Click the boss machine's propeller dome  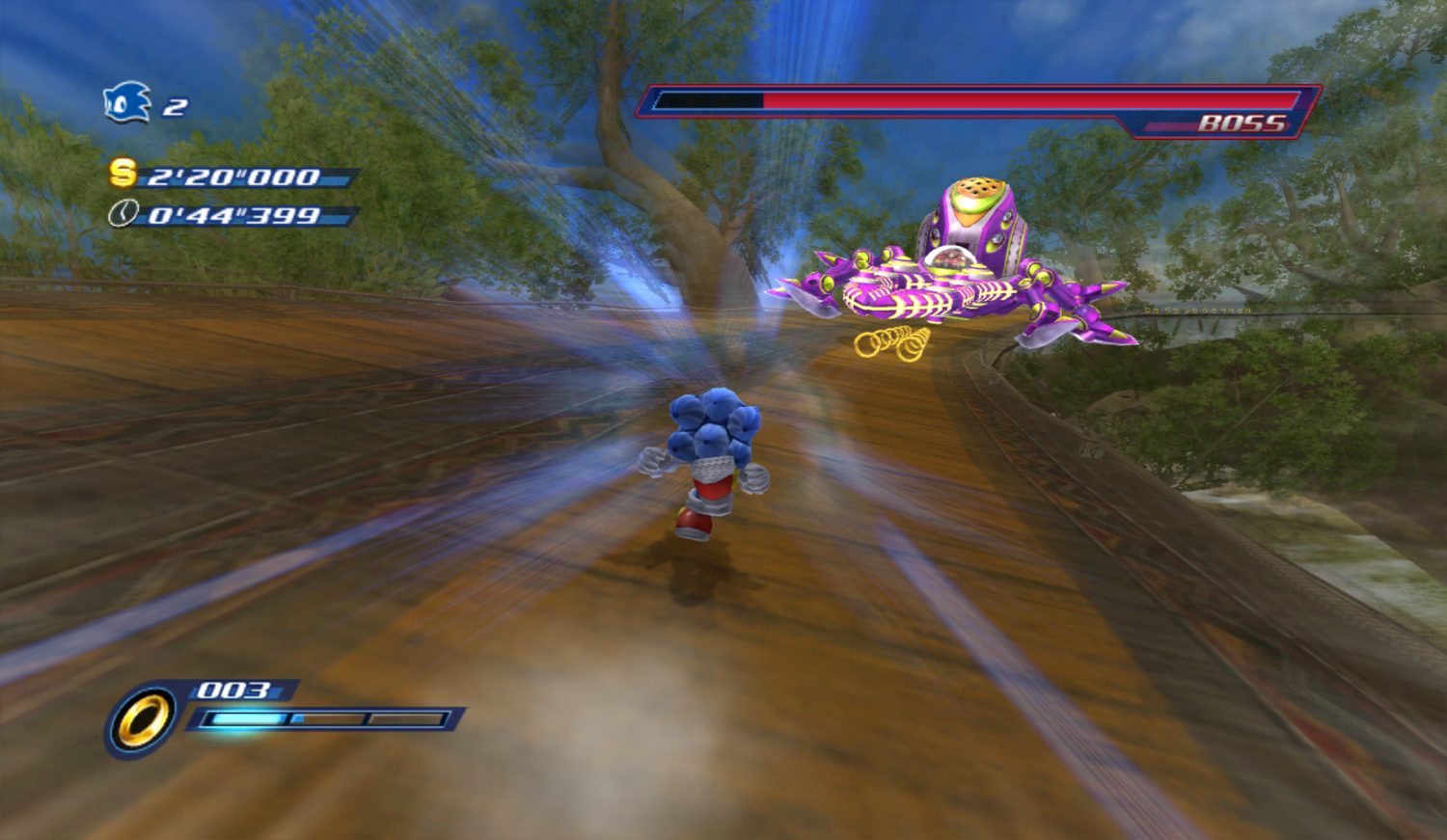tap(977, 186)
